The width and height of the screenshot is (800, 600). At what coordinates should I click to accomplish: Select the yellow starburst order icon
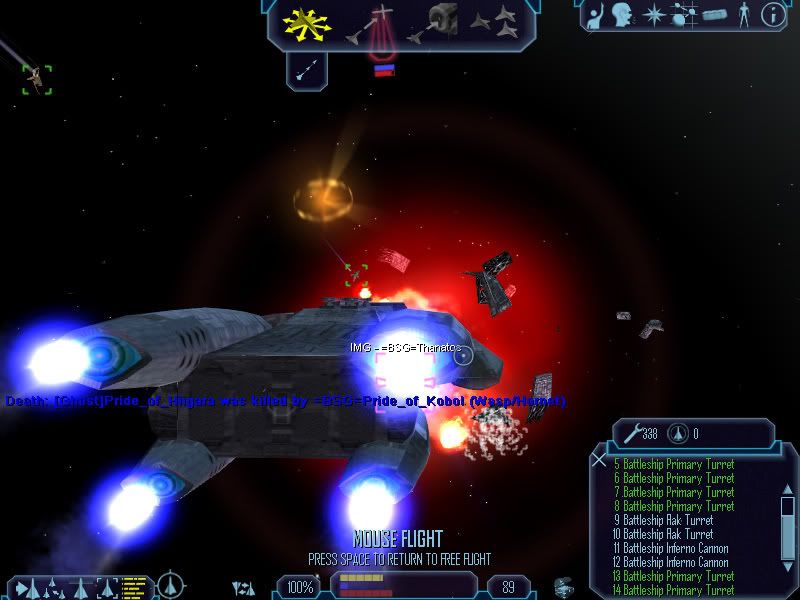point(307,23)
